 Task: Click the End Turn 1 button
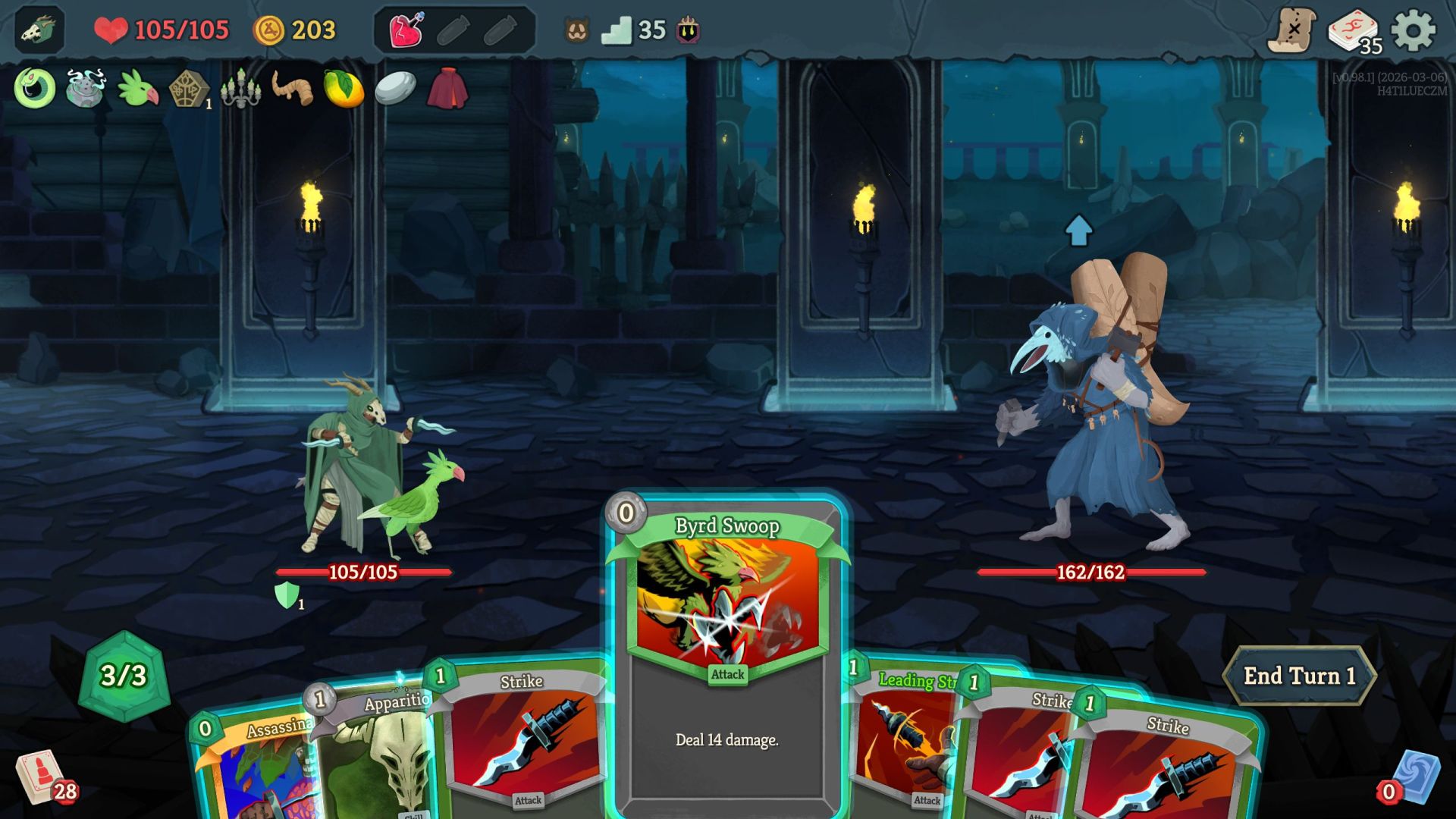coord(1300,674)
